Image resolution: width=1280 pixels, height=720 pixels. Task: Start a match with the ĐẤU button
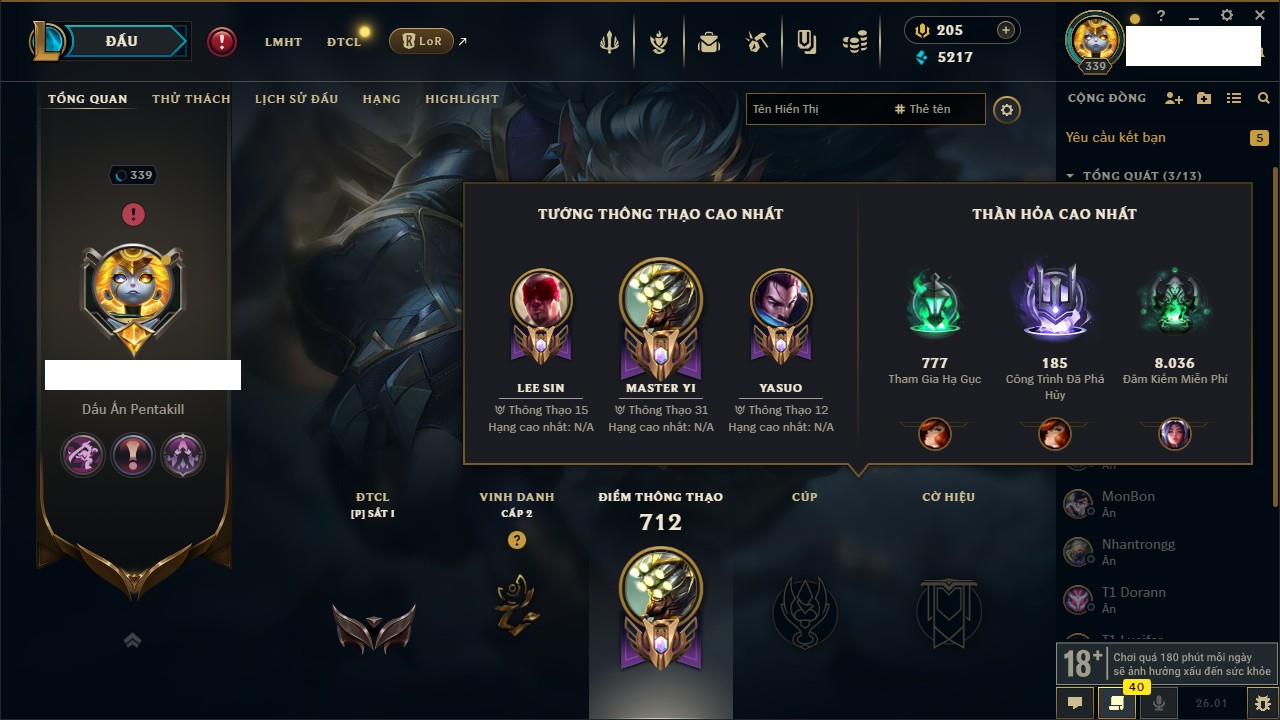[122, 41]
